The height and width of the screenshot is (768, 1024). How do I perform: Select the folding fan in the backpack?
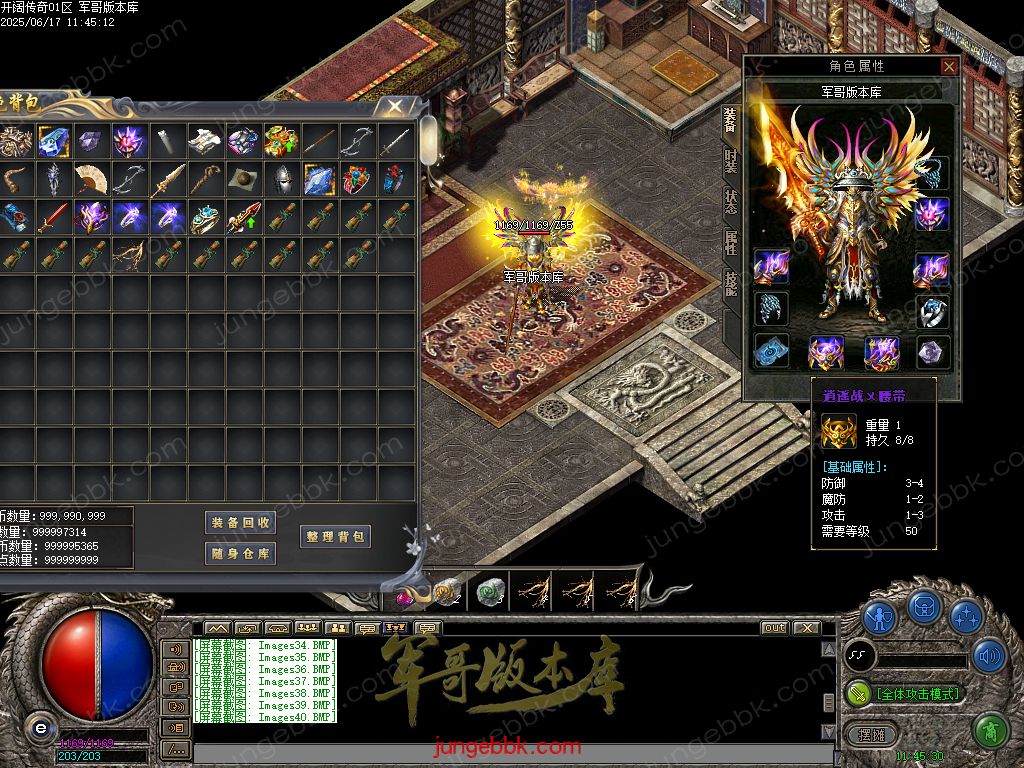pos(91,179)
